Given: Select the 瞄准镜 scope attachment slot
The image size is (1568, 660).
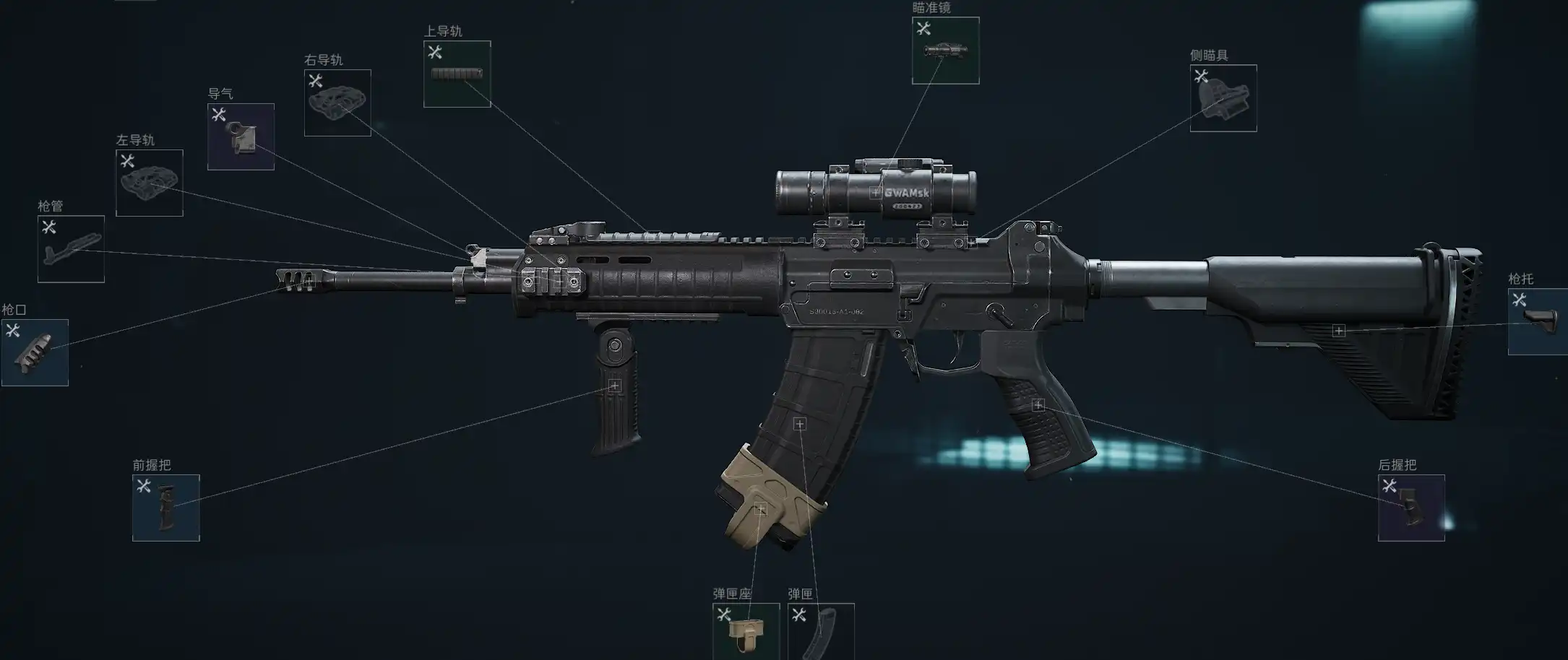Looking at the screenshot, I should pos(945,51).
